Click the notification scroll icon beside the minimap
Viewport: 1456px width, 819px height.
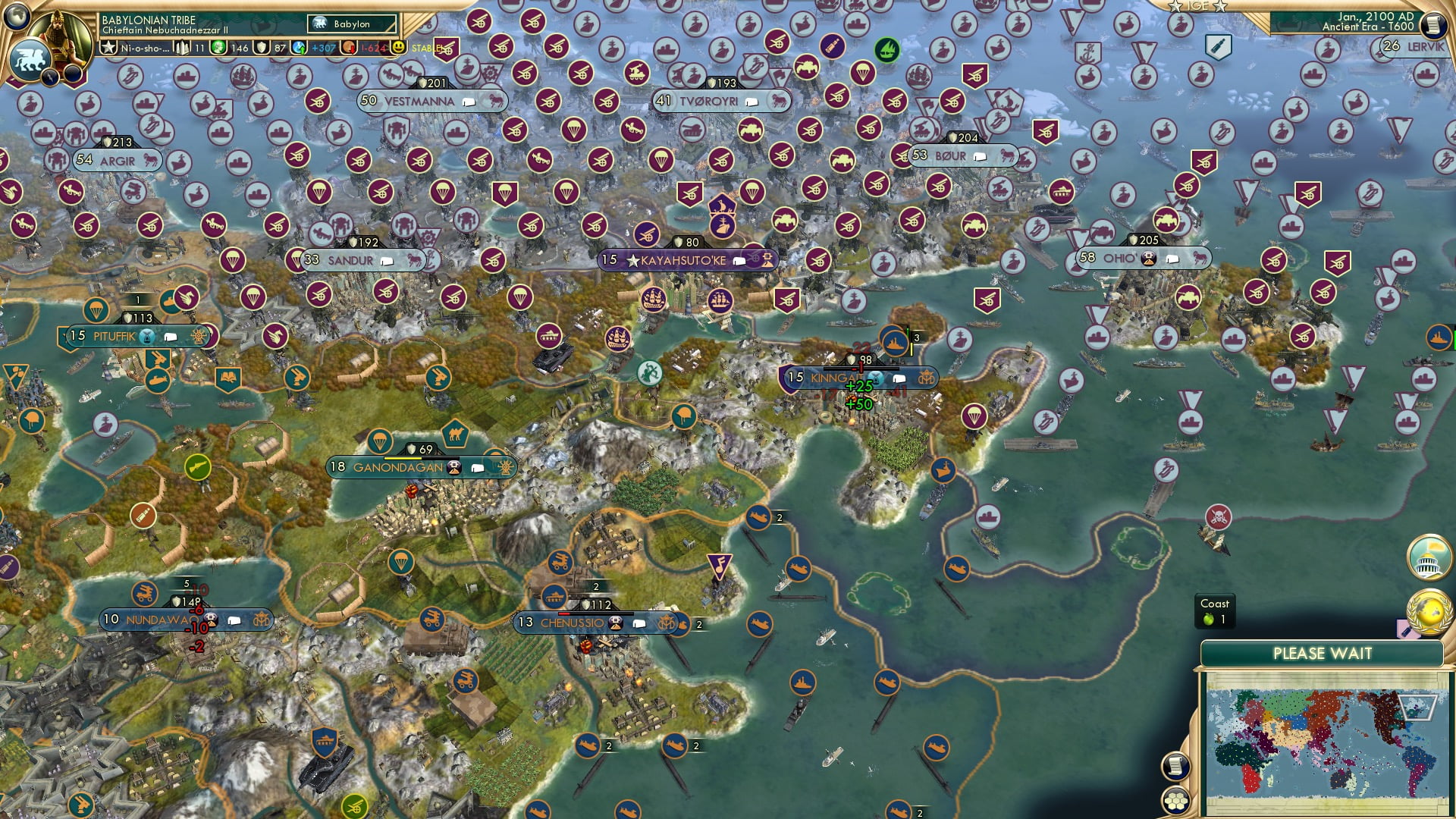(x=1176, y=767)
